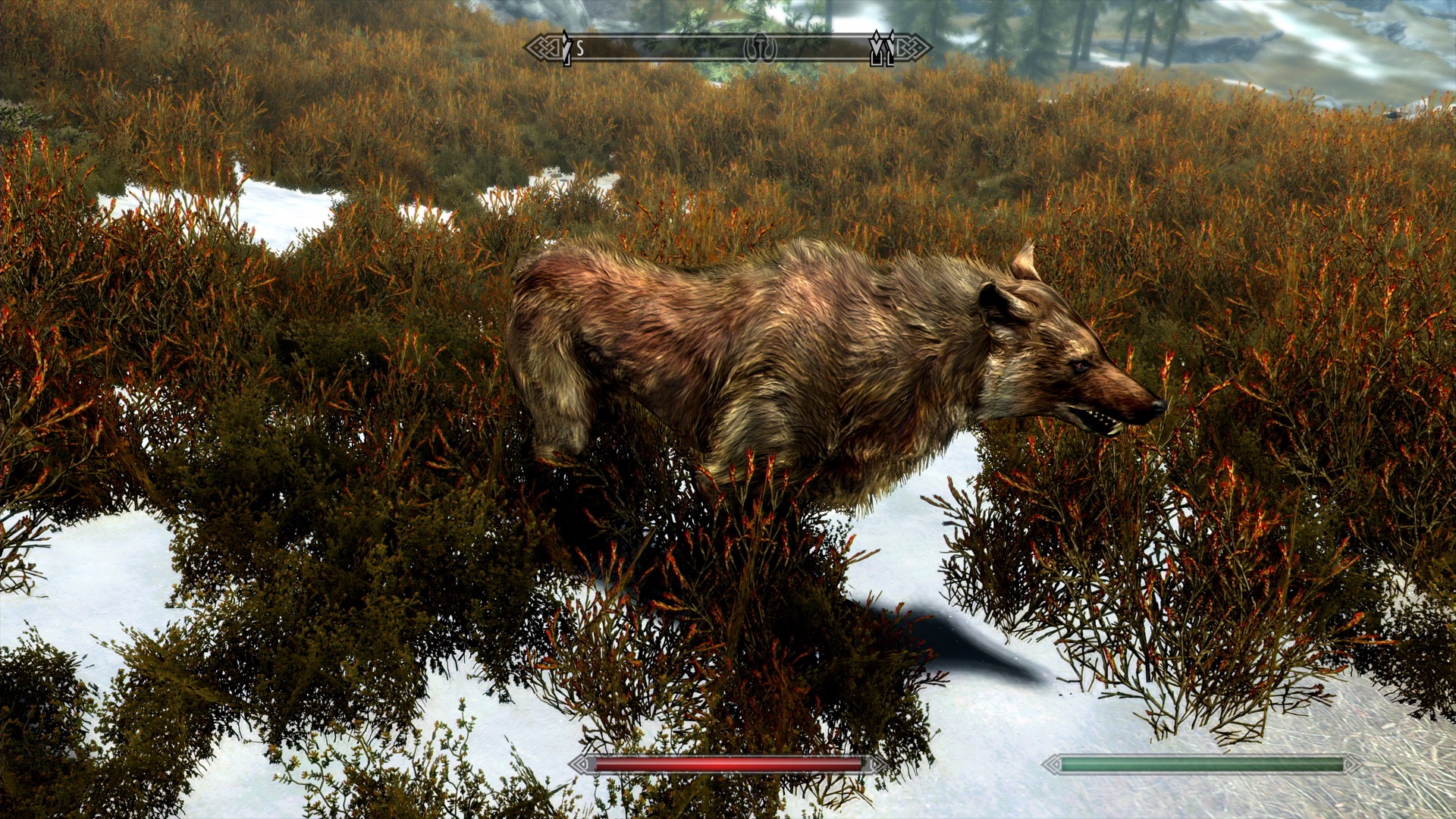Image resolution: width=1456 pixels, height=819 pixels.
Task: Click the darker right segment of the compass strip
Action: [834, 48]
